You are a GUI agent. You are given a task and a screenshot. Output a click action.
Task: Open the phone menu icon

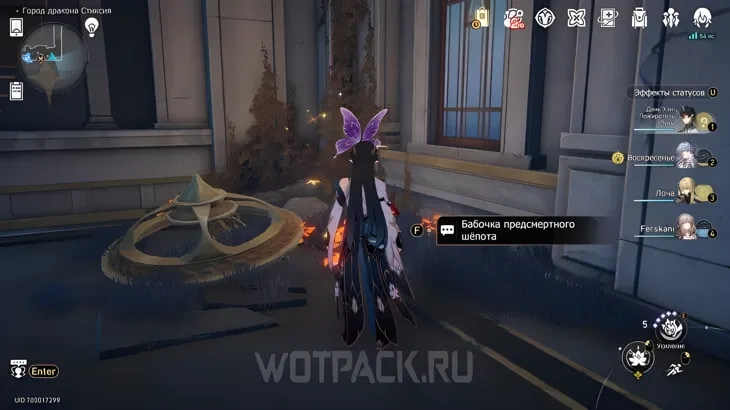point(16,27)
